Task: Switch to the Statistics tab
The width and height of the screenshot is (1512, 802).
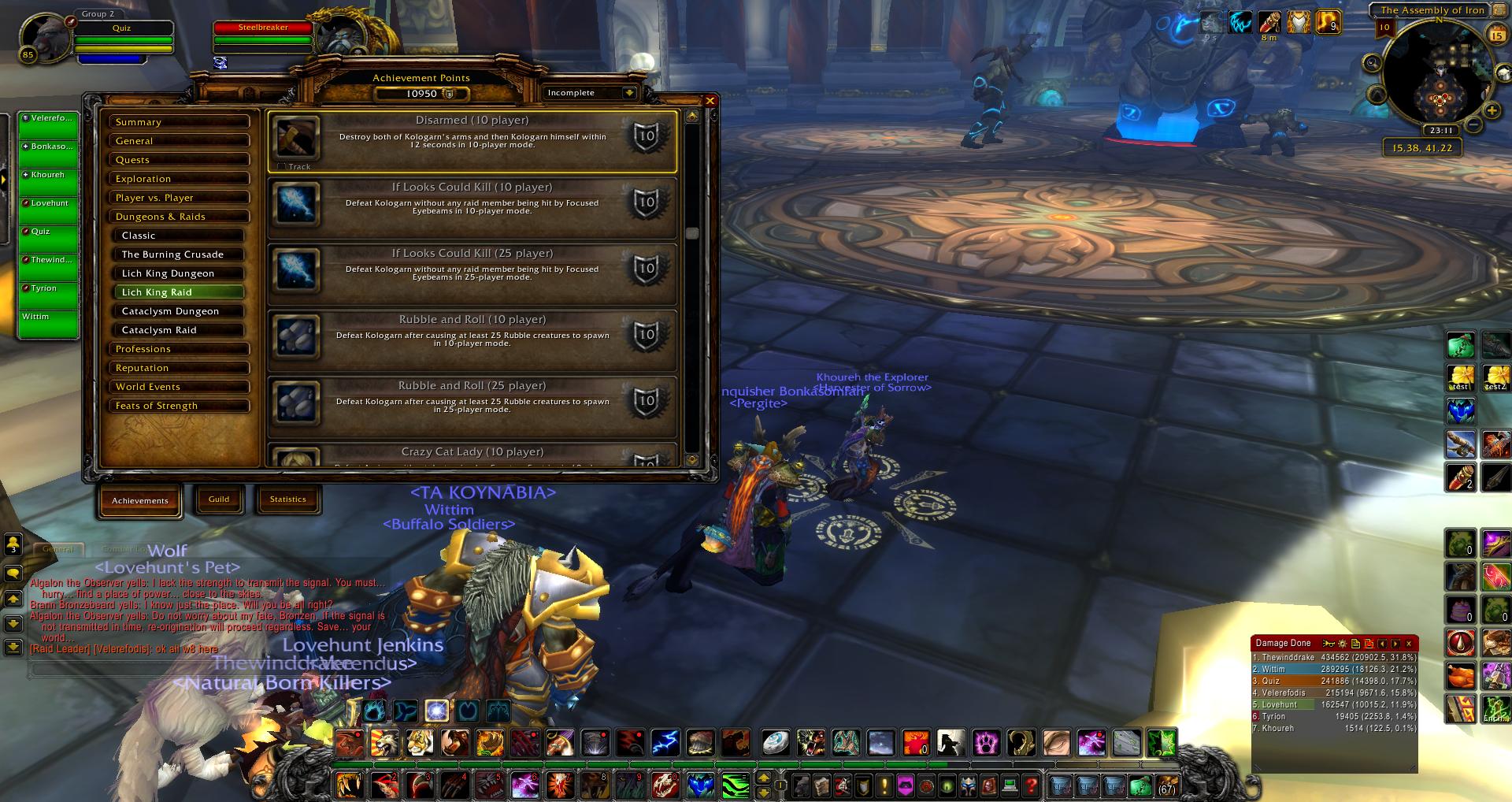Action: point(287,499)
